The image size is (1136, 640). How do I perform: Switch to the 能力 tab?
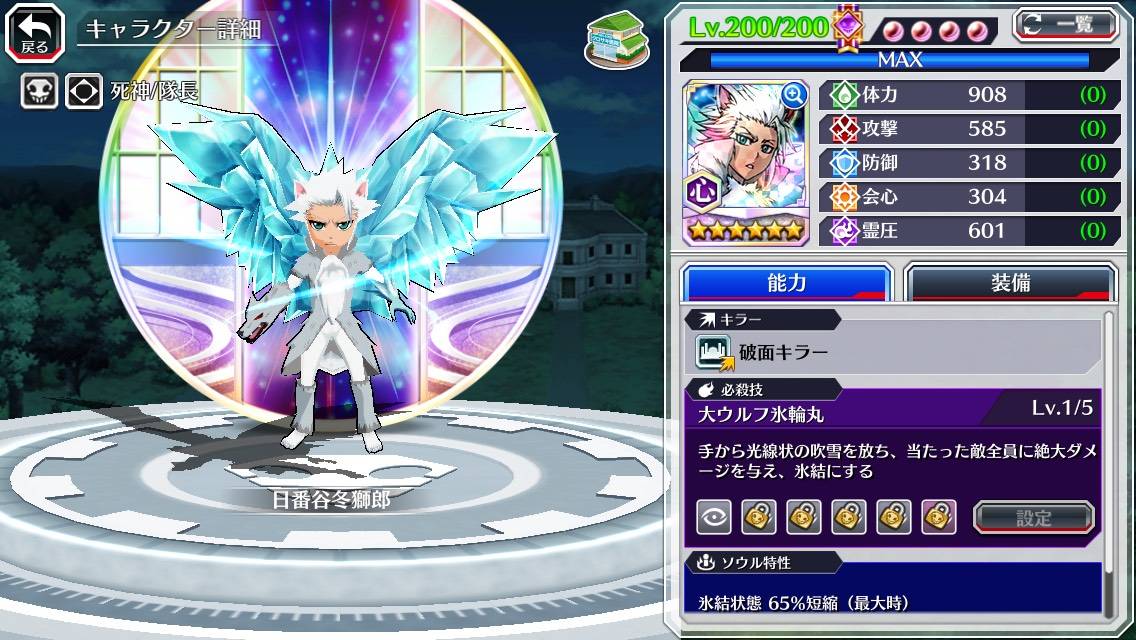click(787, 283)
